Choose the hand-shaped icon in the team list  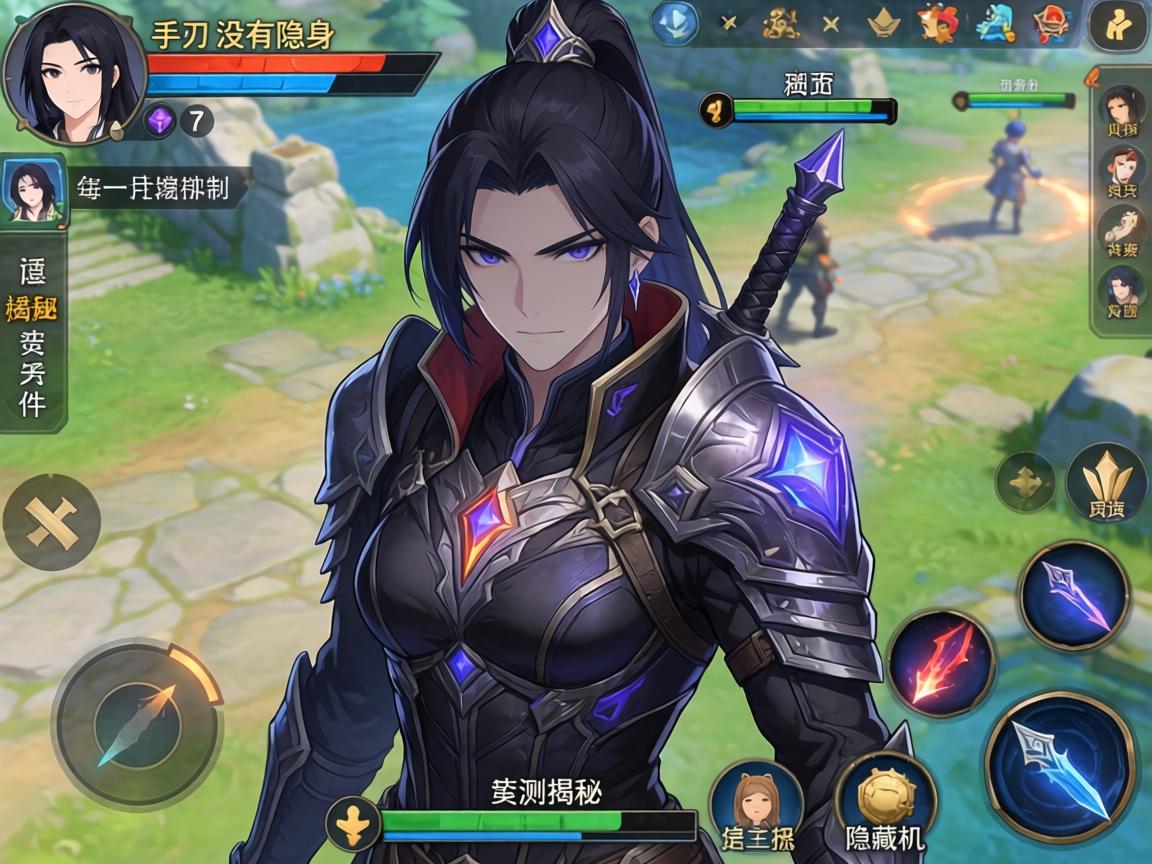point(1122,230)
